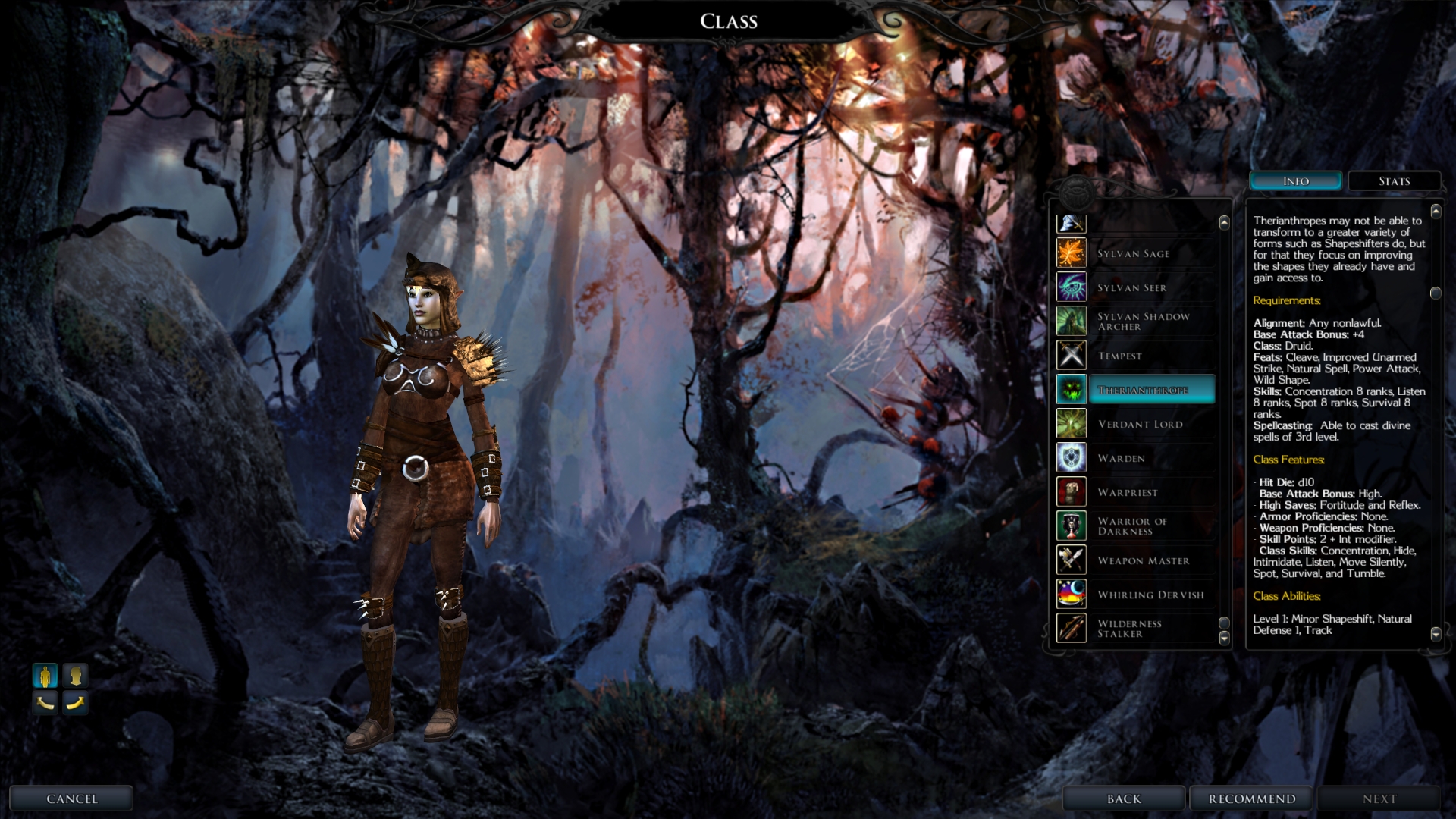
Task: Choose the Sylvan Seer class
Action: pyautogui.click(x=1132, y=287)
